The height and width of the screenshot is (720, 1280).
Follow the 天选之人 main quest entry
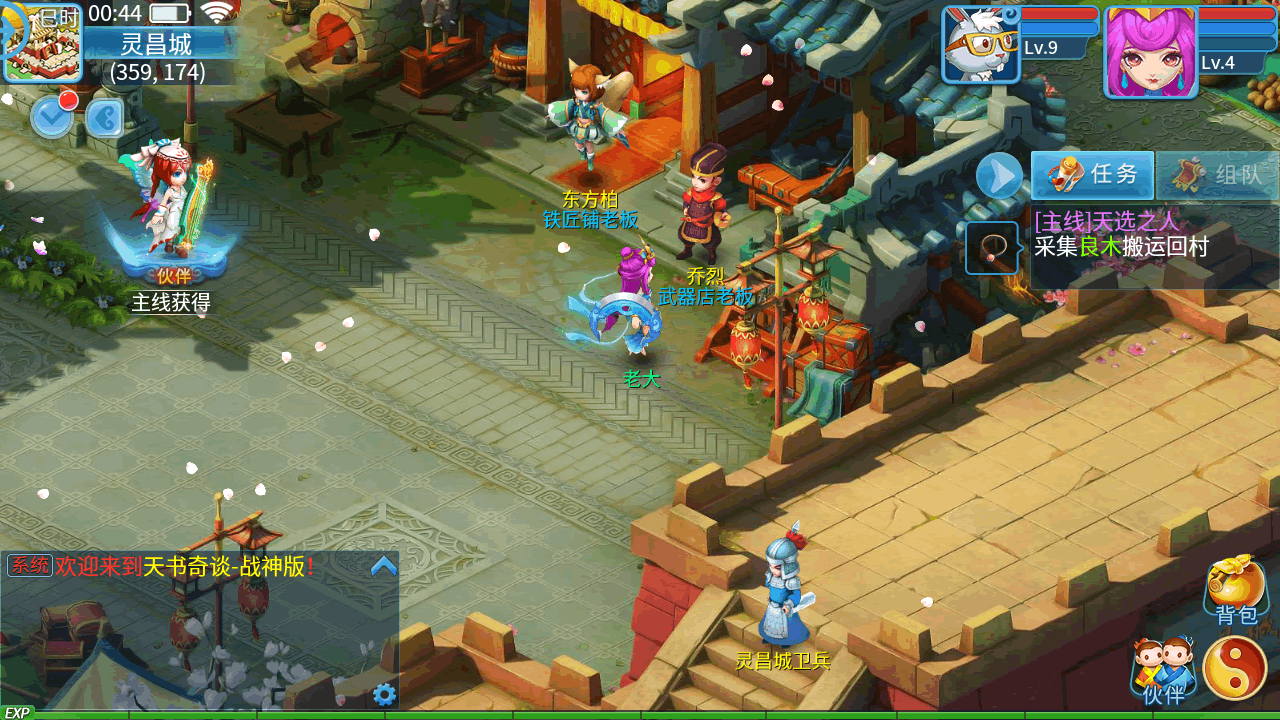(x=1120, y=235)
